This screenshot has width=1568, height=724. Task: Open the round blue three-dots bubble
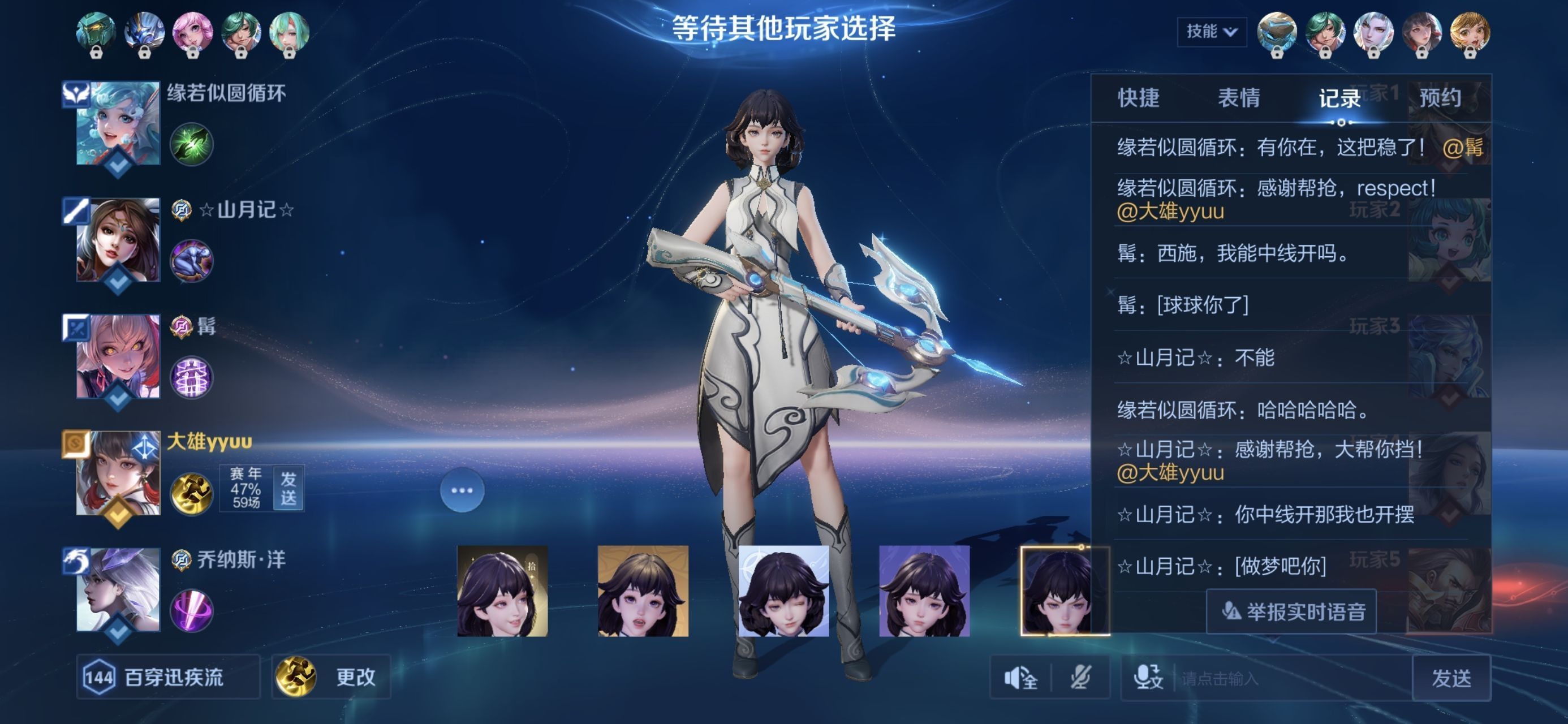[x=462, y=490]
